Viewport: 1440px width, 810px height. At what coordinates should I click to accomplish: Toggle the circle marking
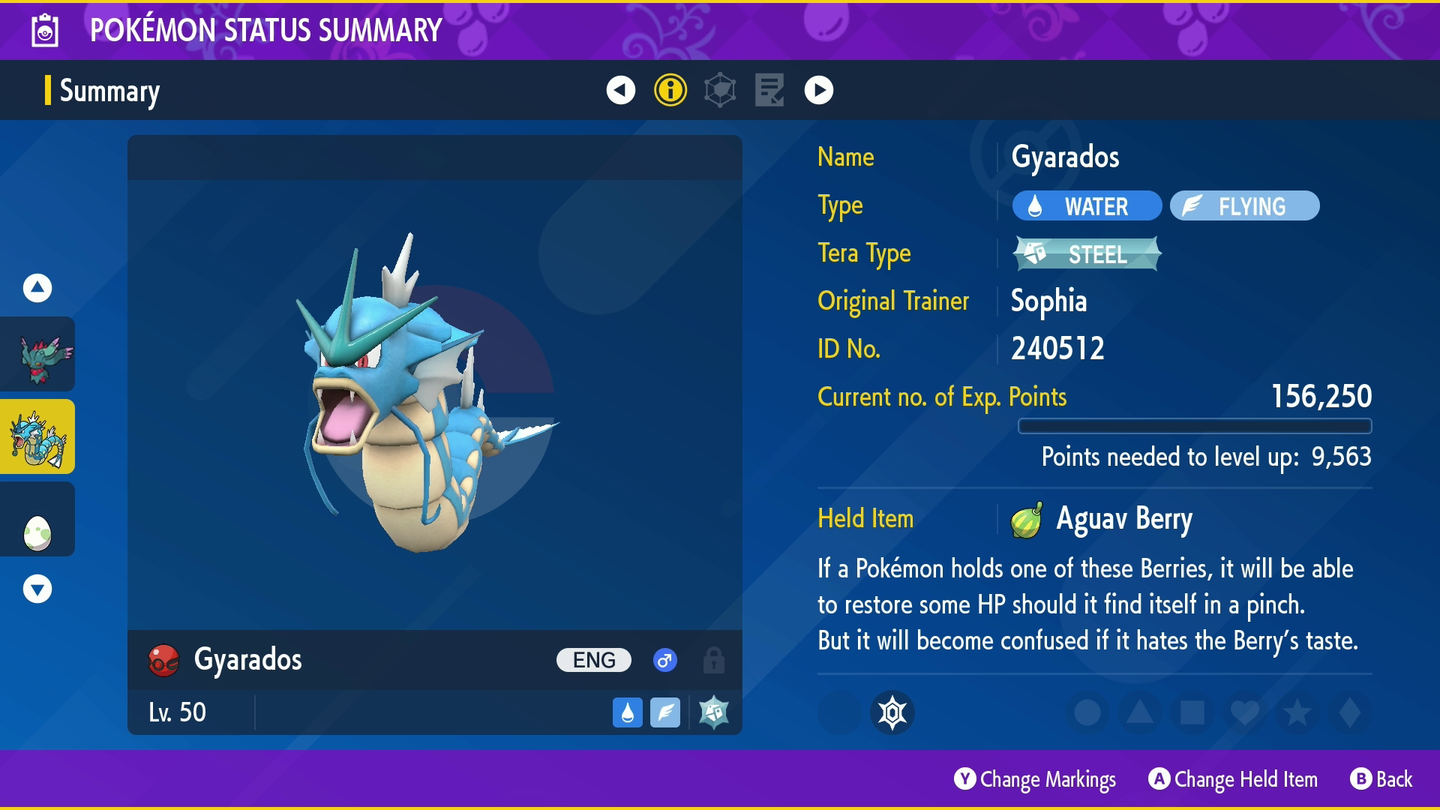[1088, 713]
